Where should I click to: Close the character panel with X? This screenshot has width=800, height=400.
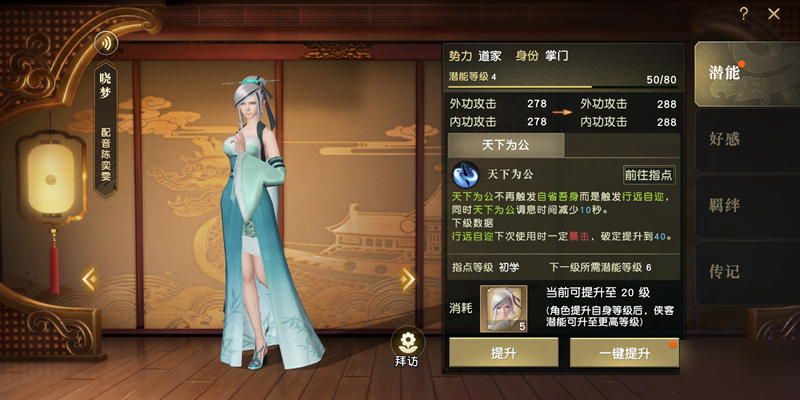[774, 13]
